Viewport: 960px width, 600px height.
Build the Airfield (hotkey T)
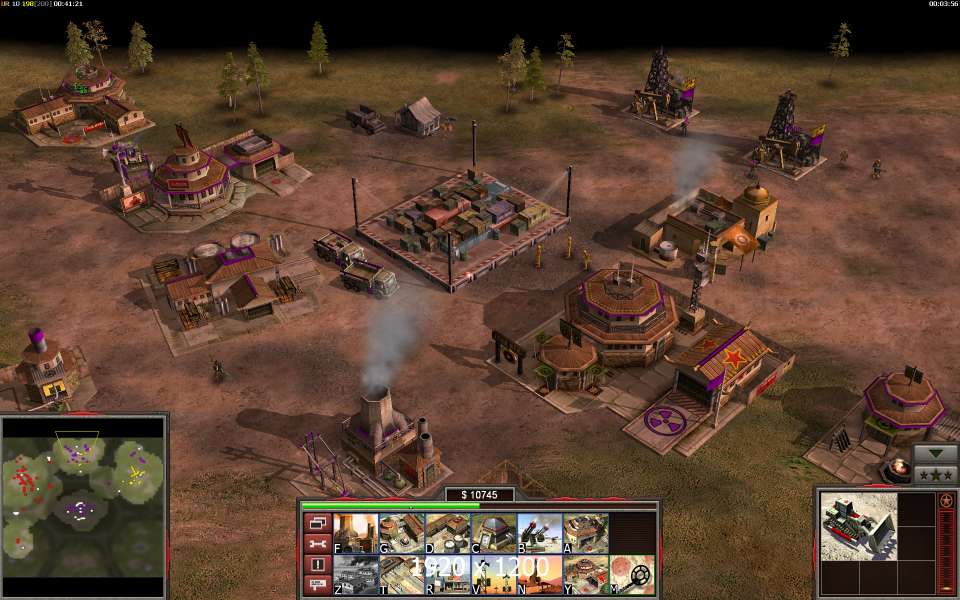(399, 575)
